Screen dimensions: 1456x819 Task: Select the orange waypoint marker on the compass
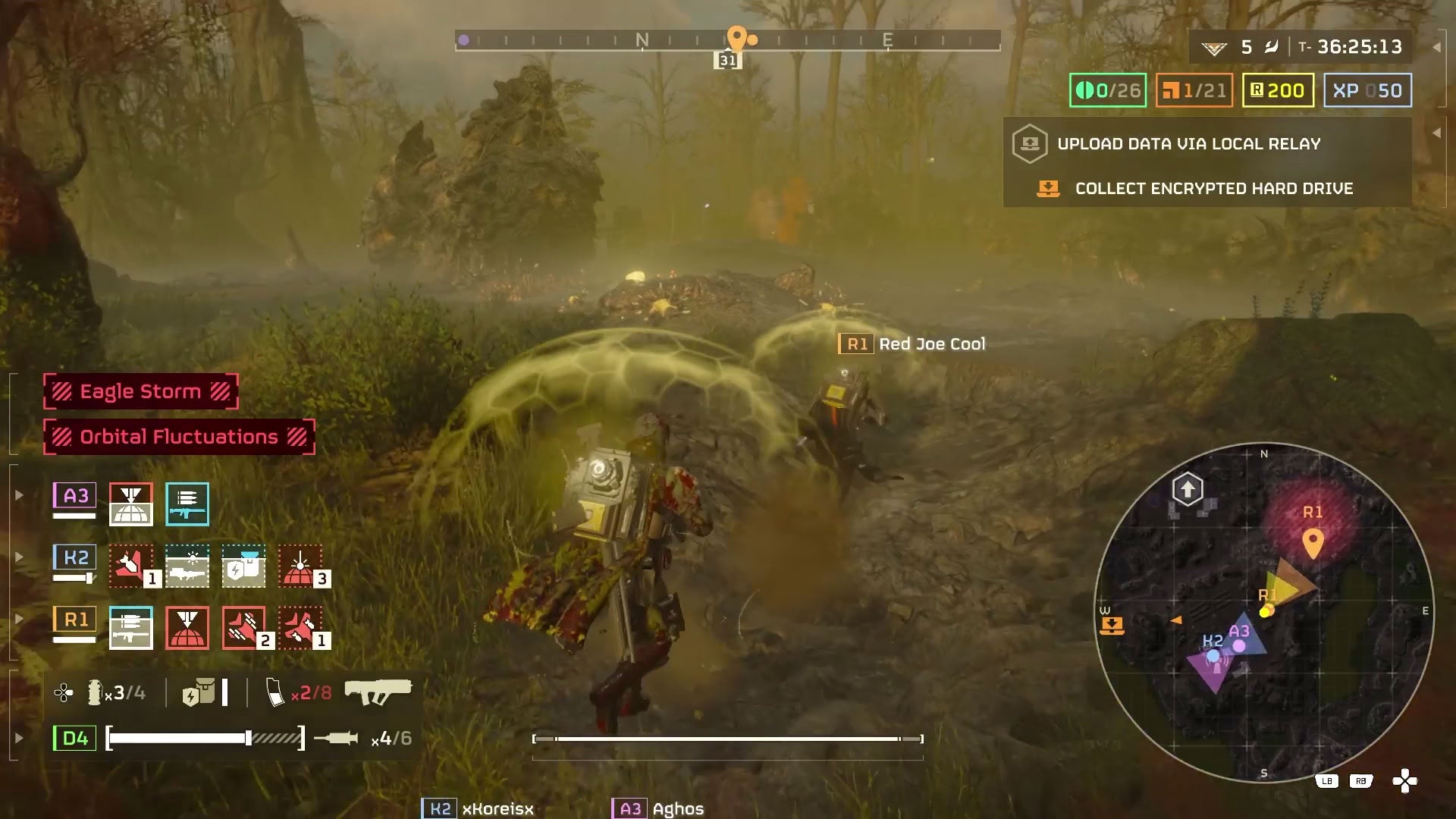tap(736, 37)
